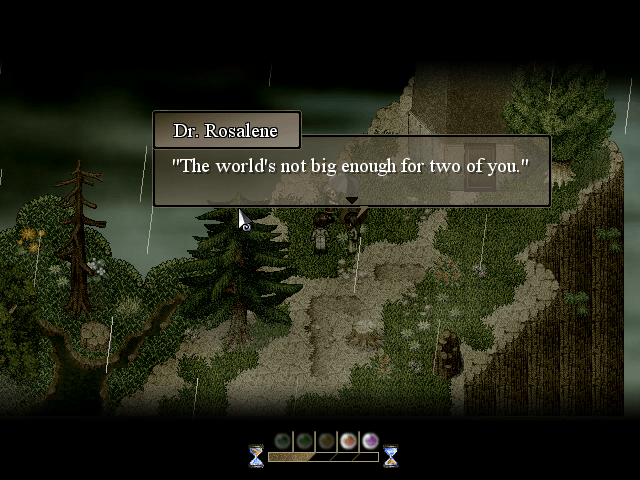Screen dimensions: 640x480
Task: Advance the dialogue using the continue arrow
Action: click(x=351, y=201)
